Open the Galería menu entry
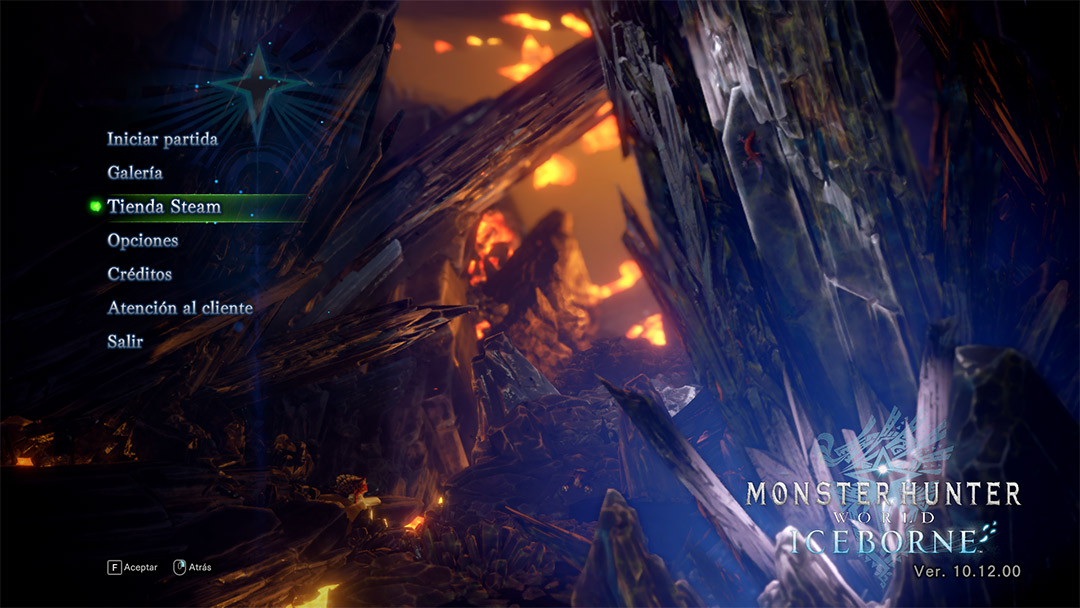The height and width of the screenshot is (608, 1080). click(135, 173)
